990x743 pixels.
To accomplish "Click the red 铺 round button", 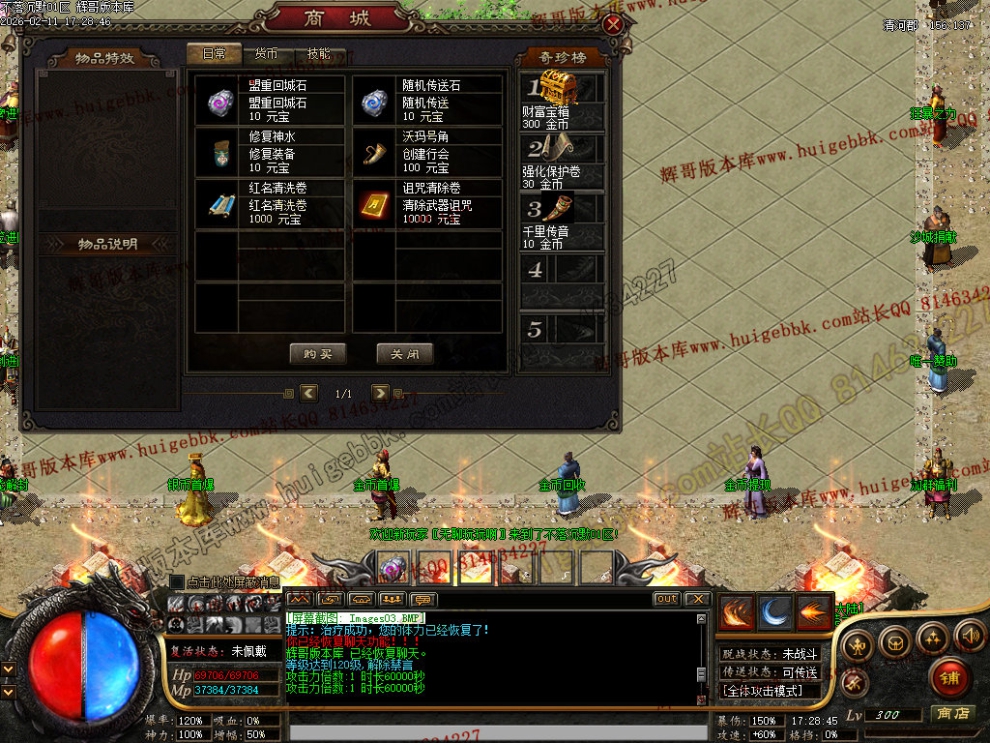I will point(949,678).
